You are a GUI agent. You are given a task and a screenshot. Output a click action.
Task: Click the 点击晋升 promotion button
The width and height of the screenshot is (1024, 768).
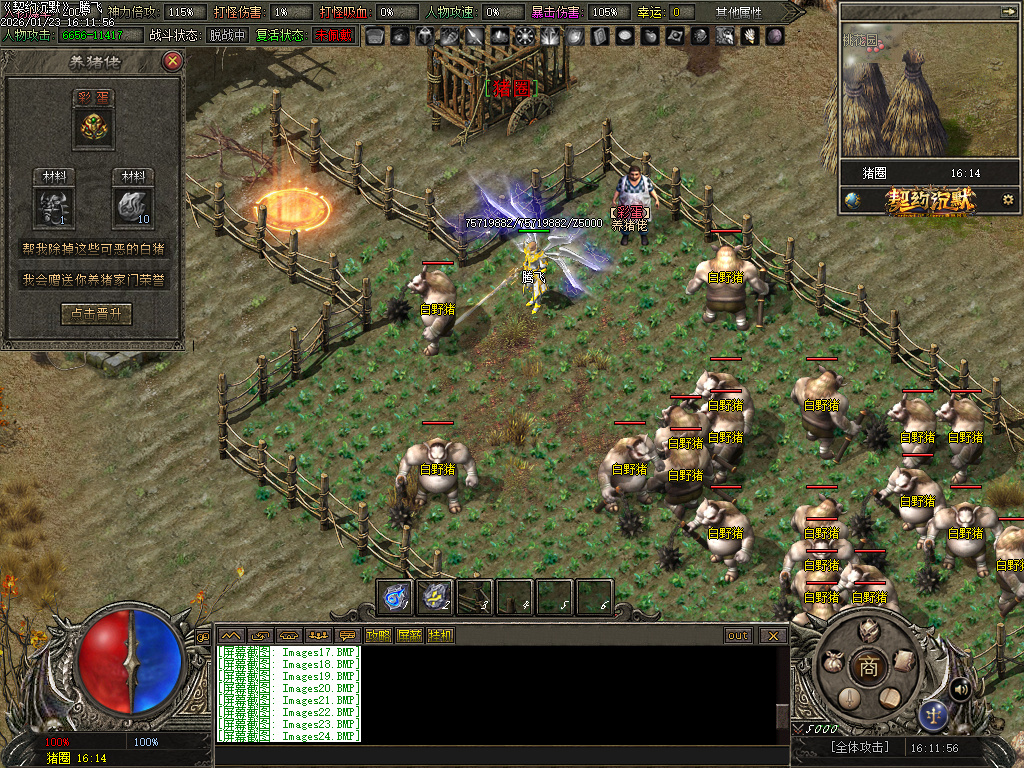click(x=96, y=314)
